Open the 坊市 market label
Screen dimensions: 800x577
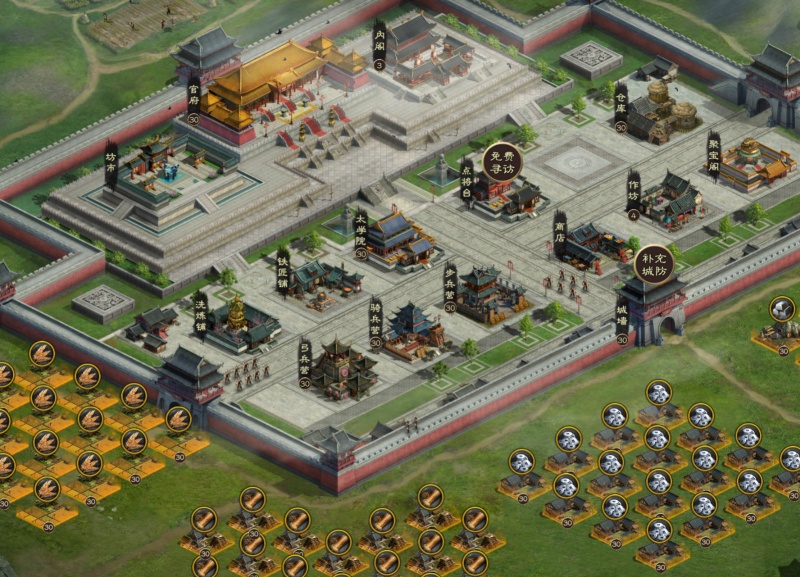[x=111, y=163]
